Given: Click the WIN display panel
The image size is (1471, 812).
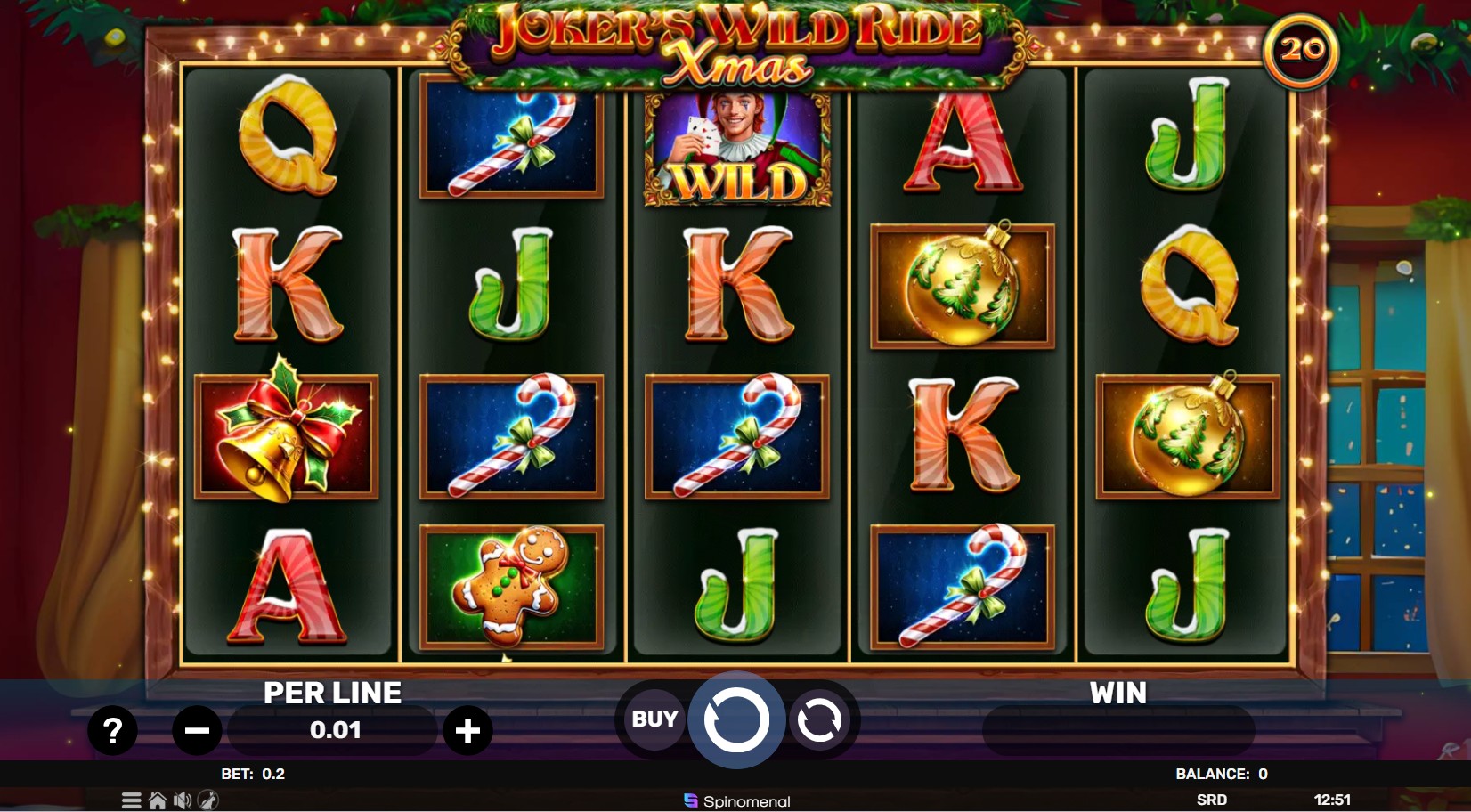Looking at the screenshot, I should click(1118, 728).
